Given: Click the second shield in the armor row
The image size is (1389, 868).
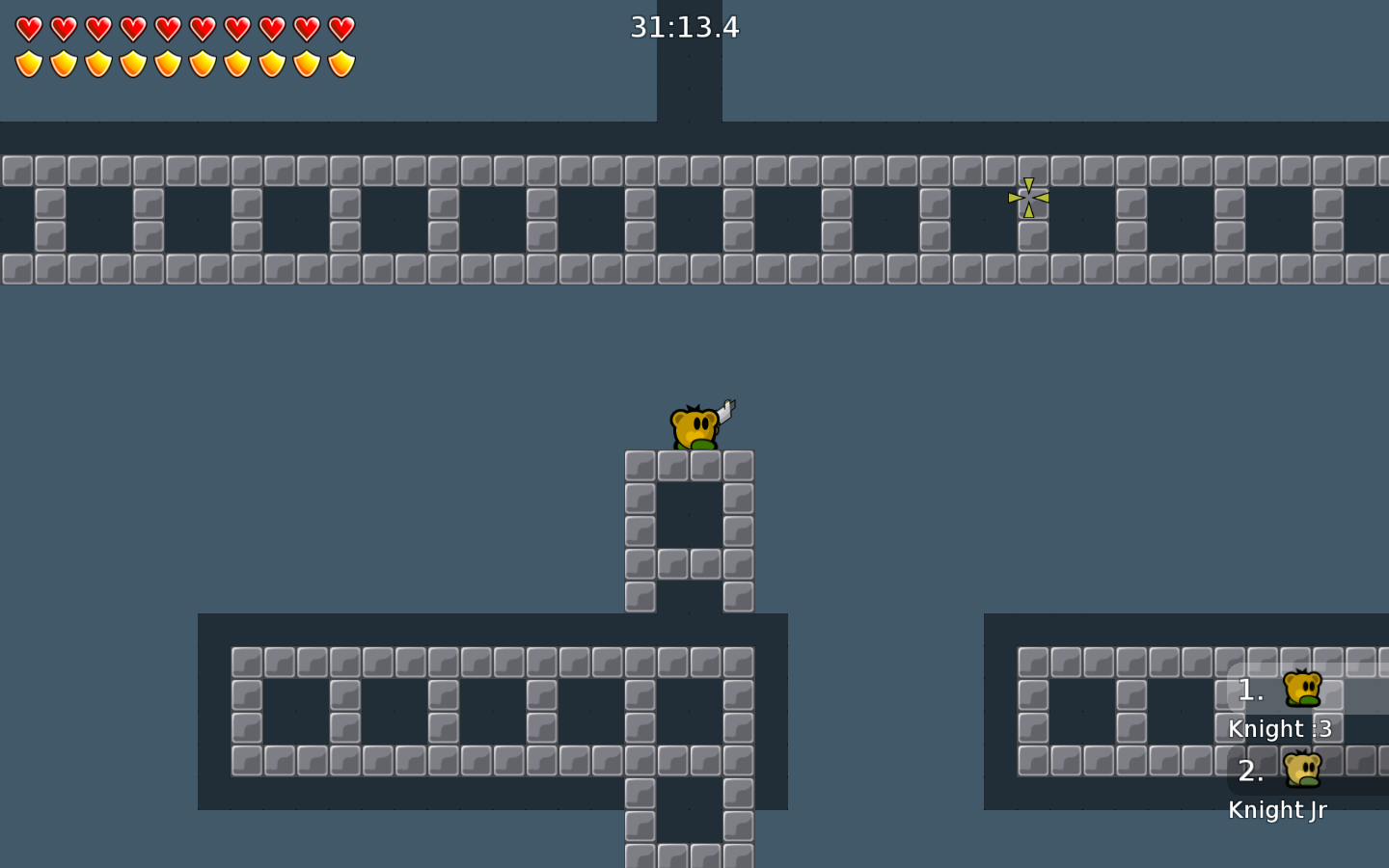Looking at the screenshot, I should (63, 63).
